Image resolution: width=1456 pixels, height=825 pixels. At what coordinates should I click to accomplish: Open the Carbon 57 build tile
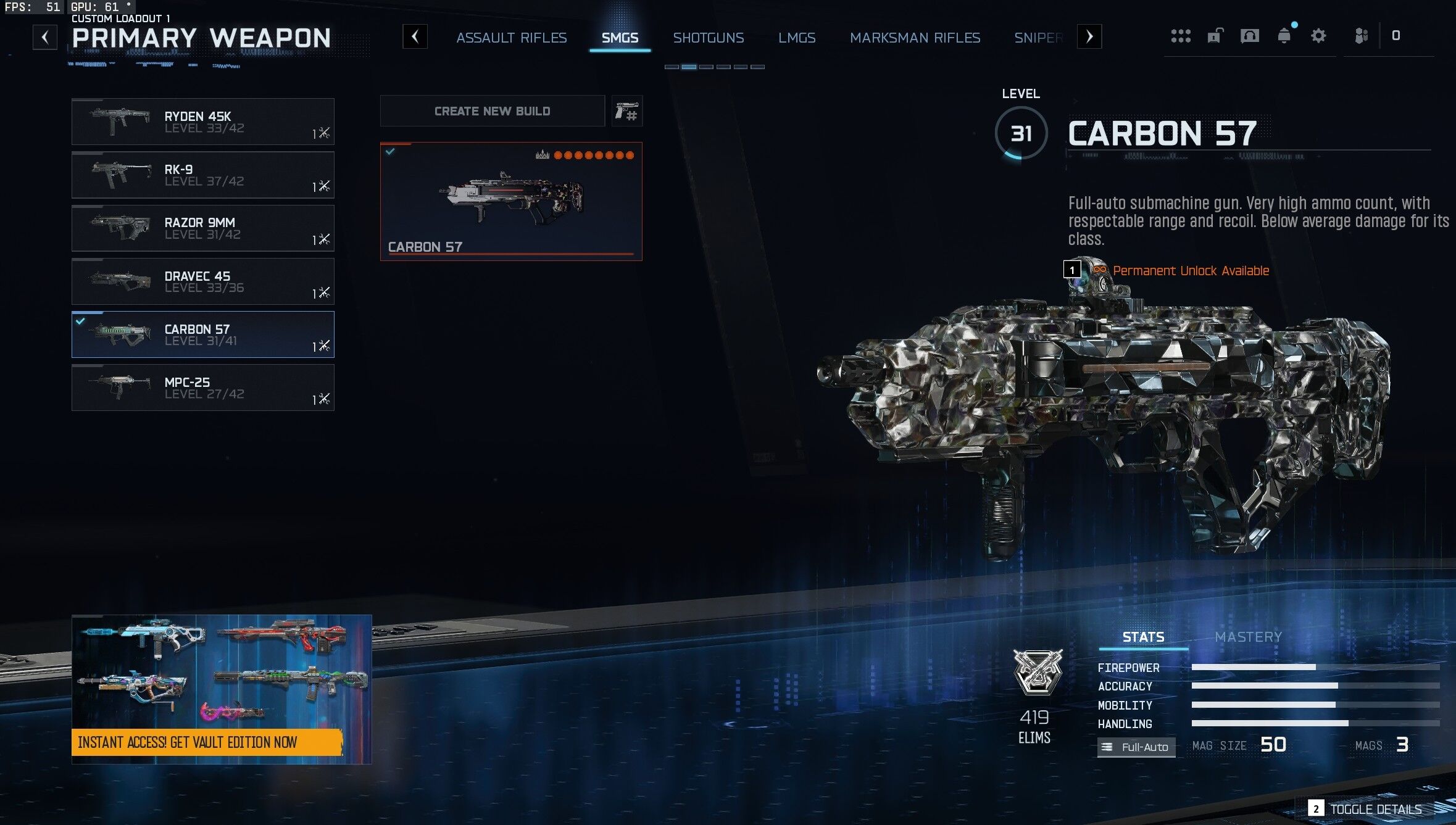510,201
